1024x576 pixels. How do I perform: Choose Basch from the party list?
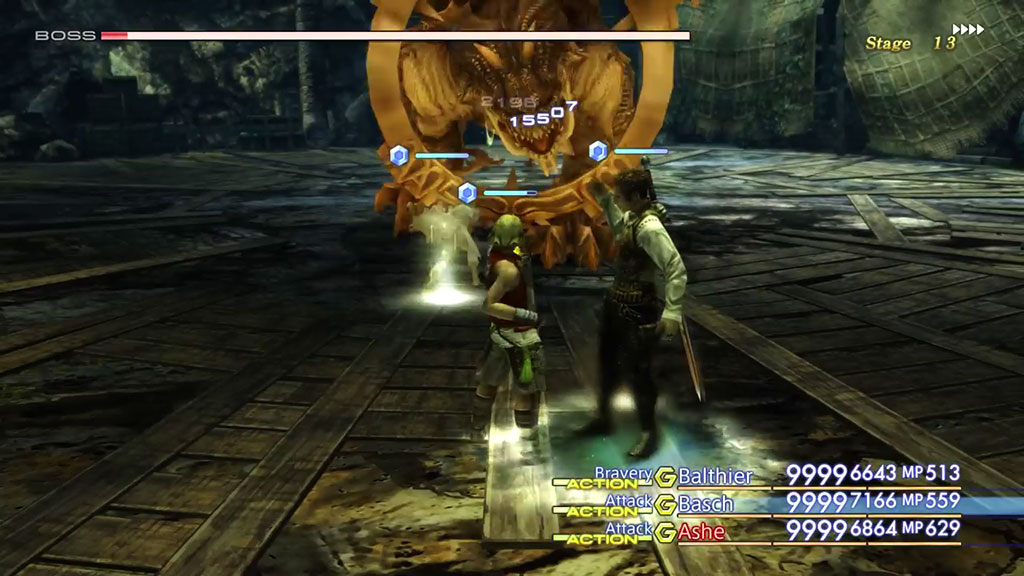pyautogui.click(x=706, y=503)
